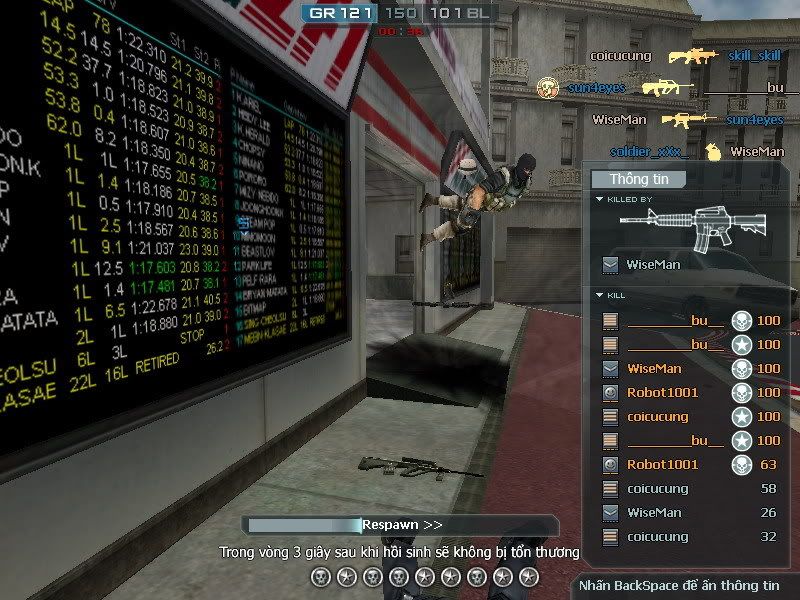The width and height of the screenshot is (800, 600).
Task: Choose killer WiseMan under Killed By
Action: point(652,265)
